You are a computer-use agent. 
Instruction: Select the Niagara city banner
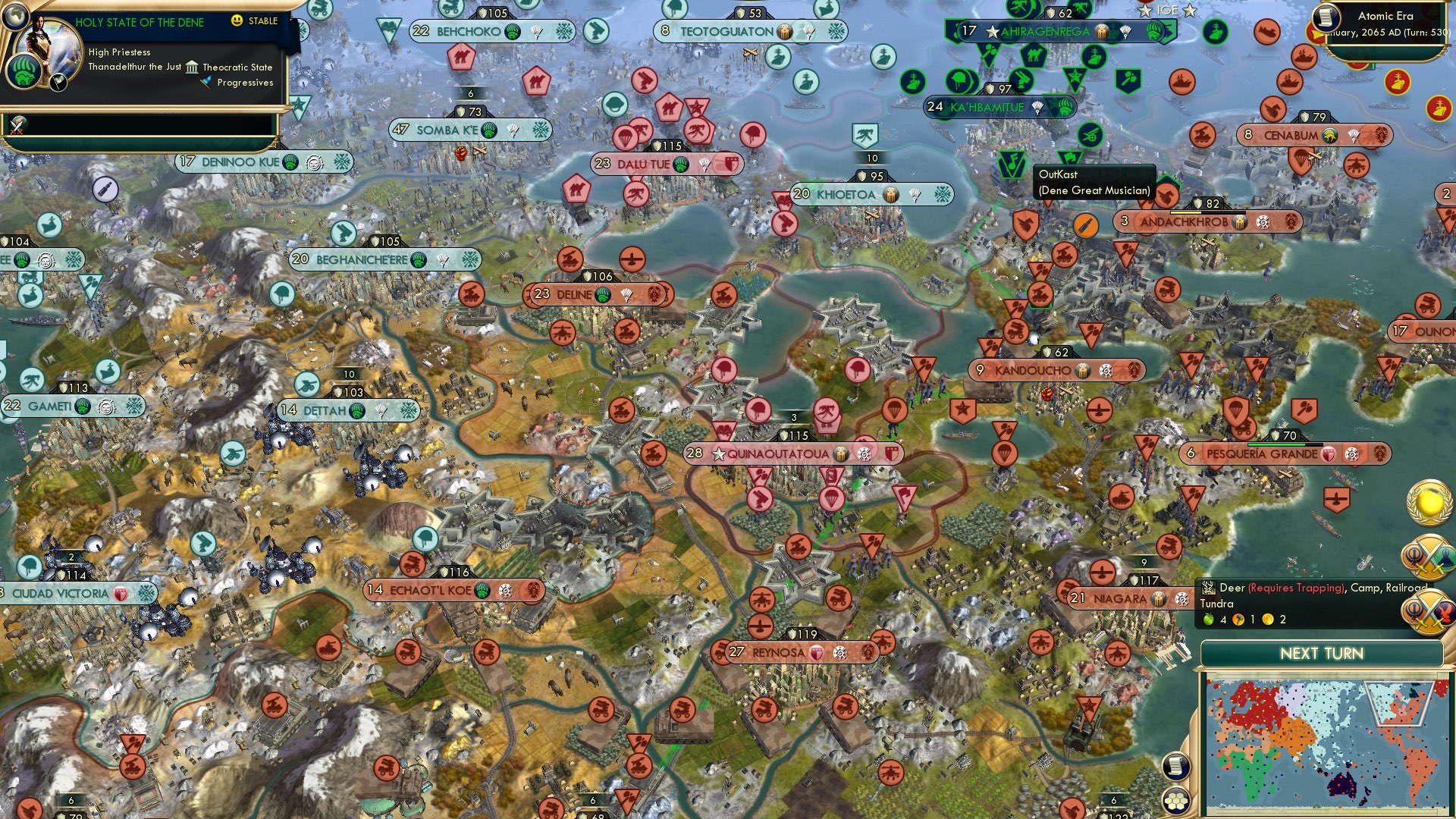(1116, 598)
